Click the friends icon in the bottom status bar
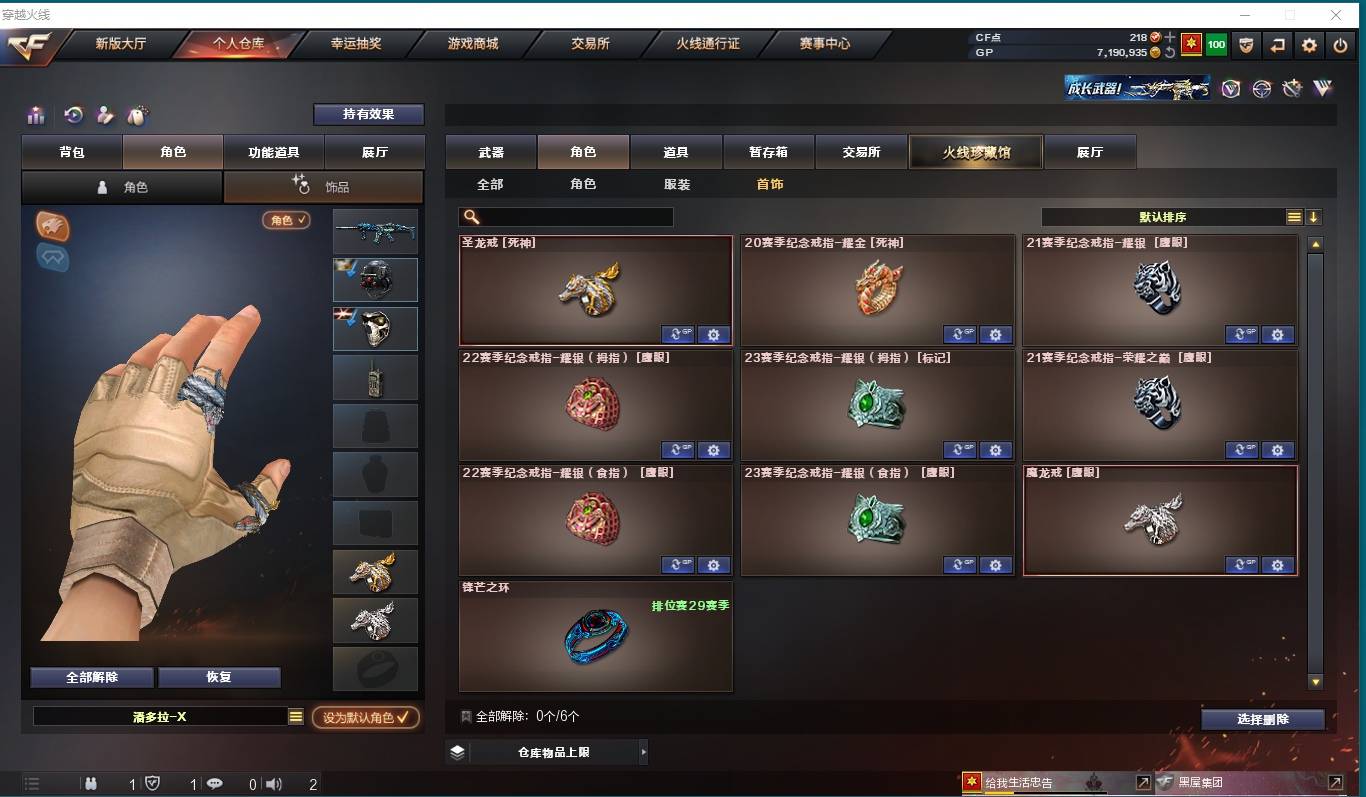 point(90,785)
